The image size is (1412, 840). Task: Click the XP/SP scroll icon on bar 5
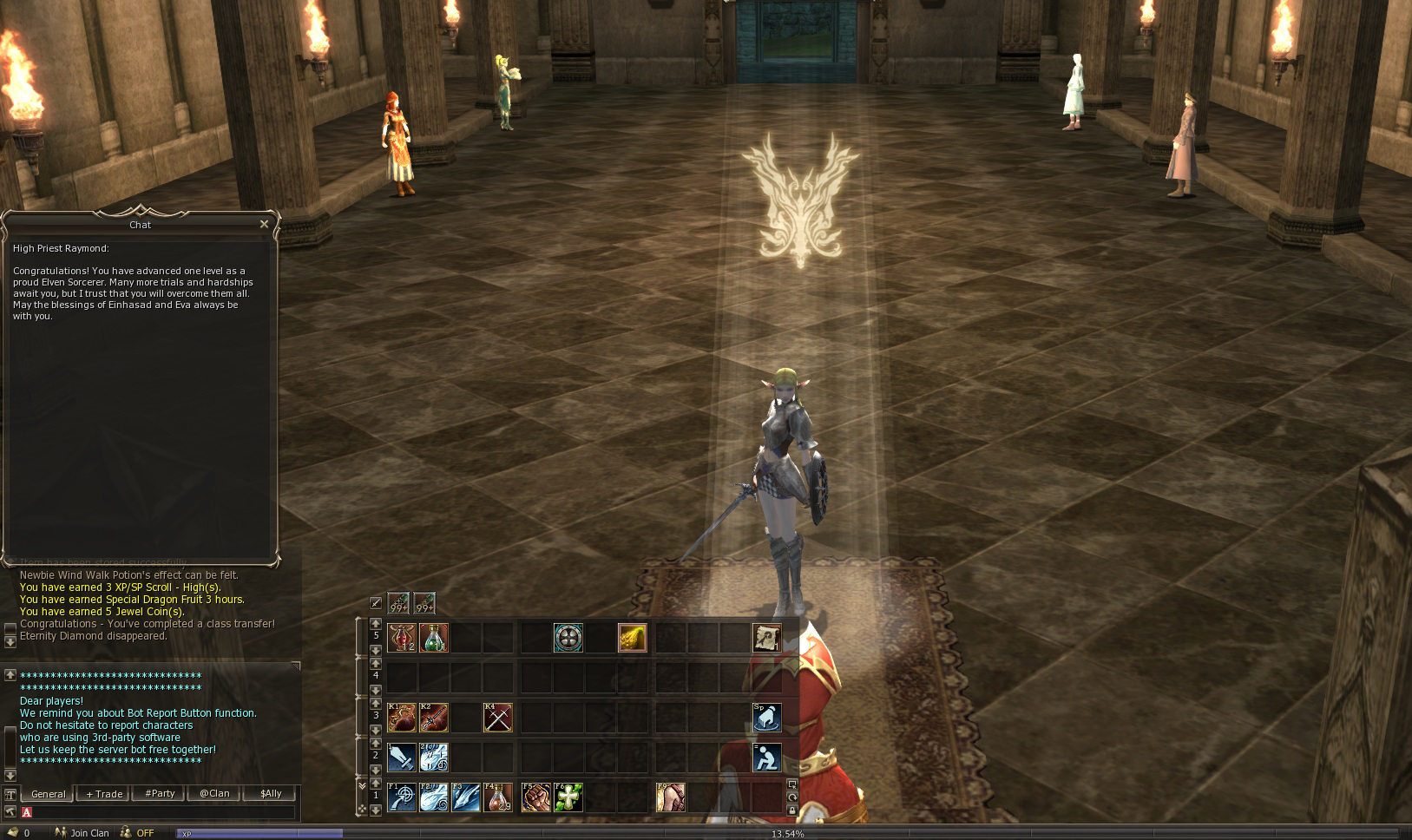(765, 638)
